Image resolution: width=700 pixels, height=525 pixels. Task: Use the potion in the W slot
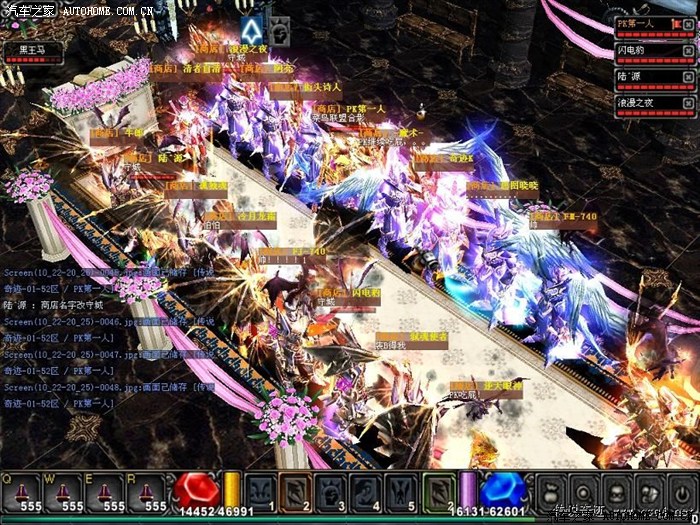coord(66,492)
